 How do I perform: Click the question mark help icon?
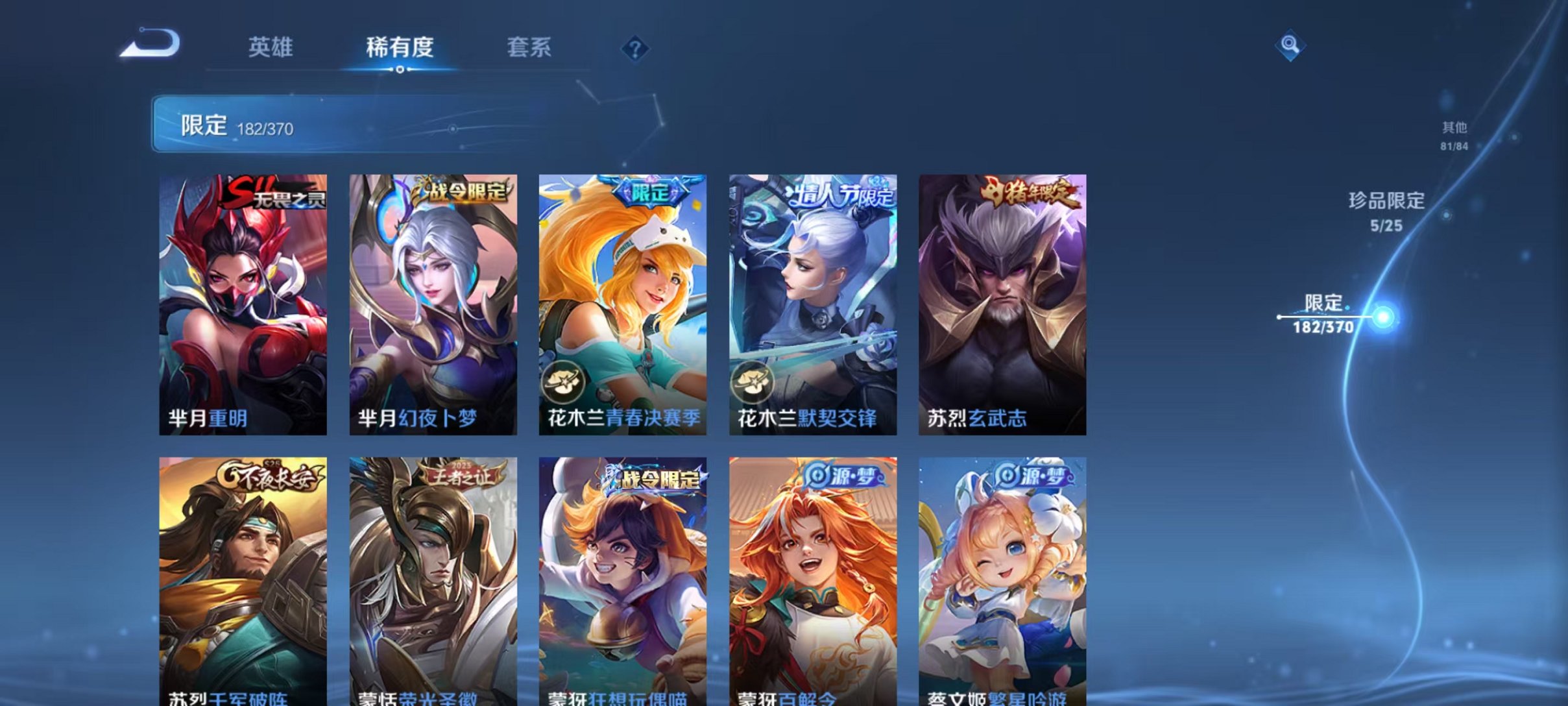[x=637, y=49]
